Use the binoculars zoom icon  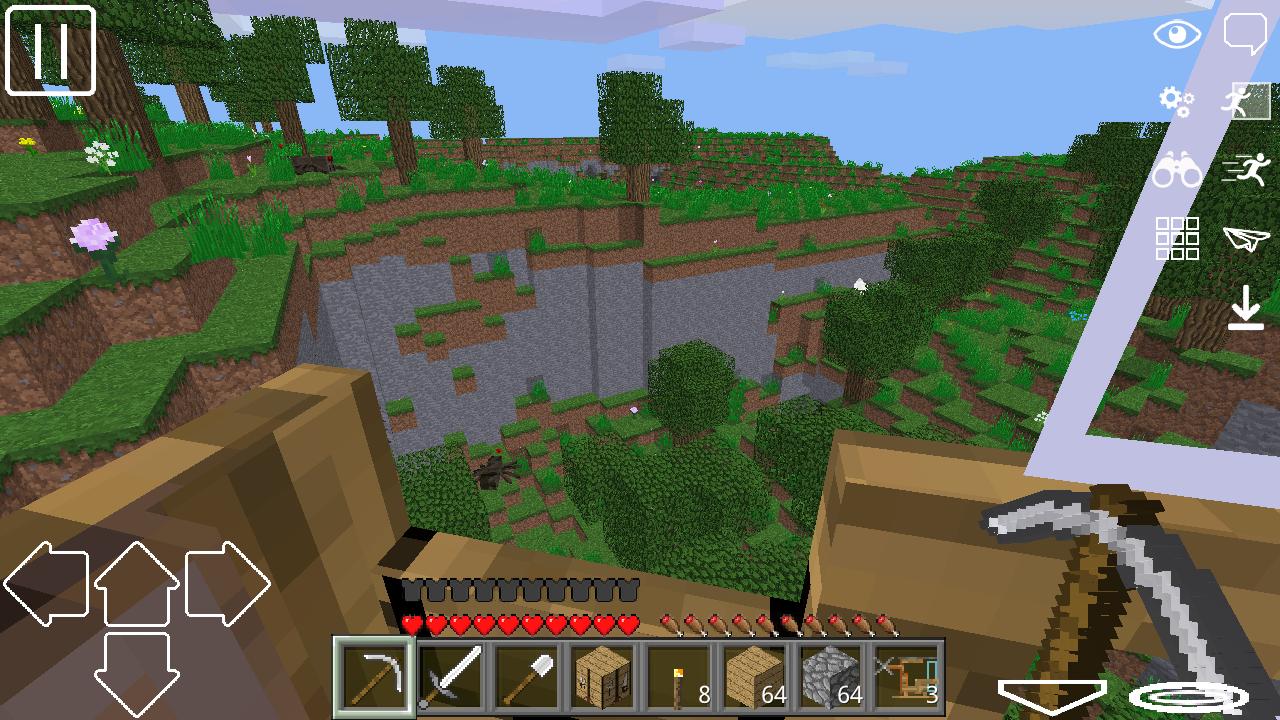1178,172
